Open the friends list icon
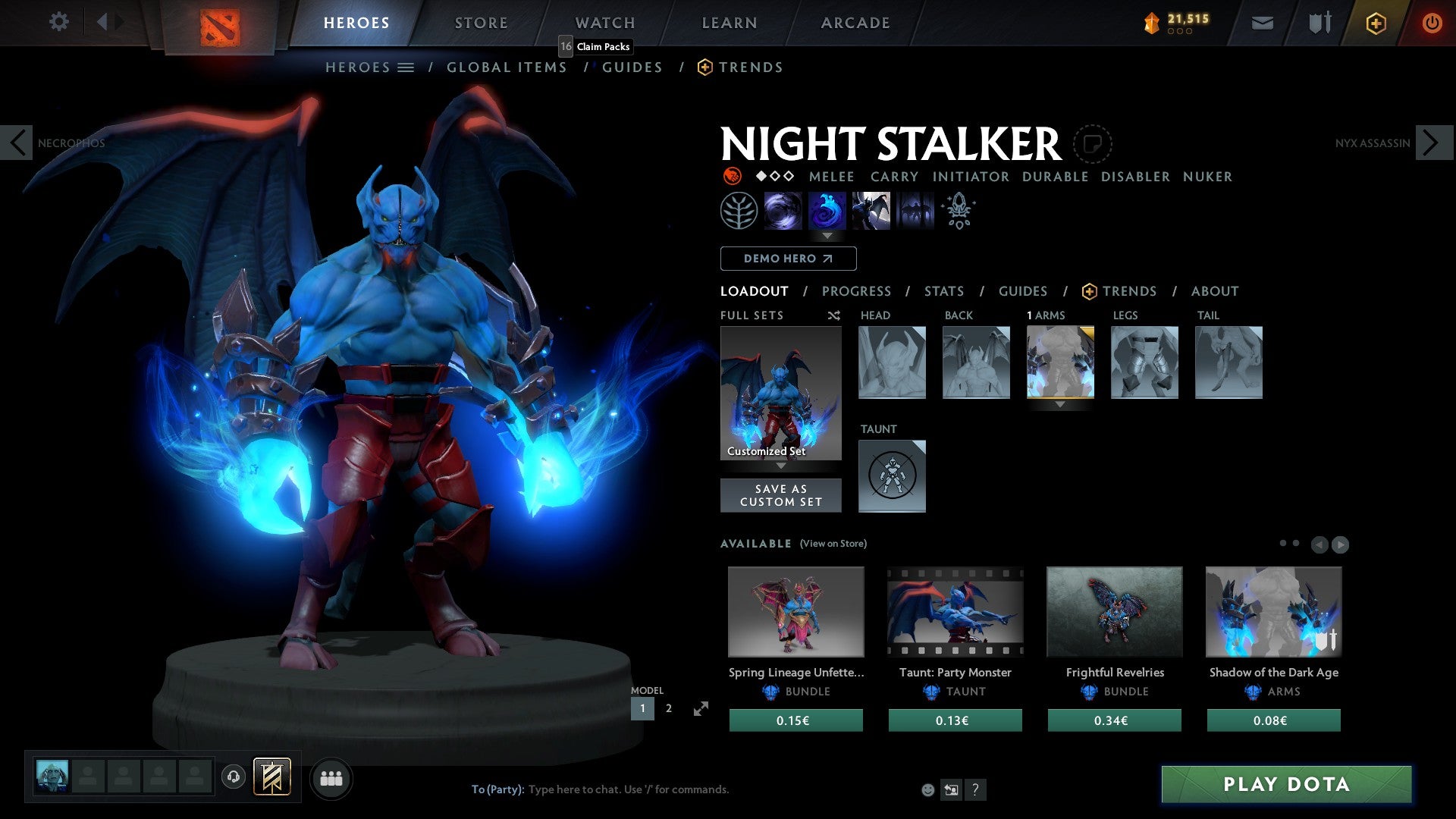The height and width of the screenshot is (819, 1456). click(x=331, y=777)
